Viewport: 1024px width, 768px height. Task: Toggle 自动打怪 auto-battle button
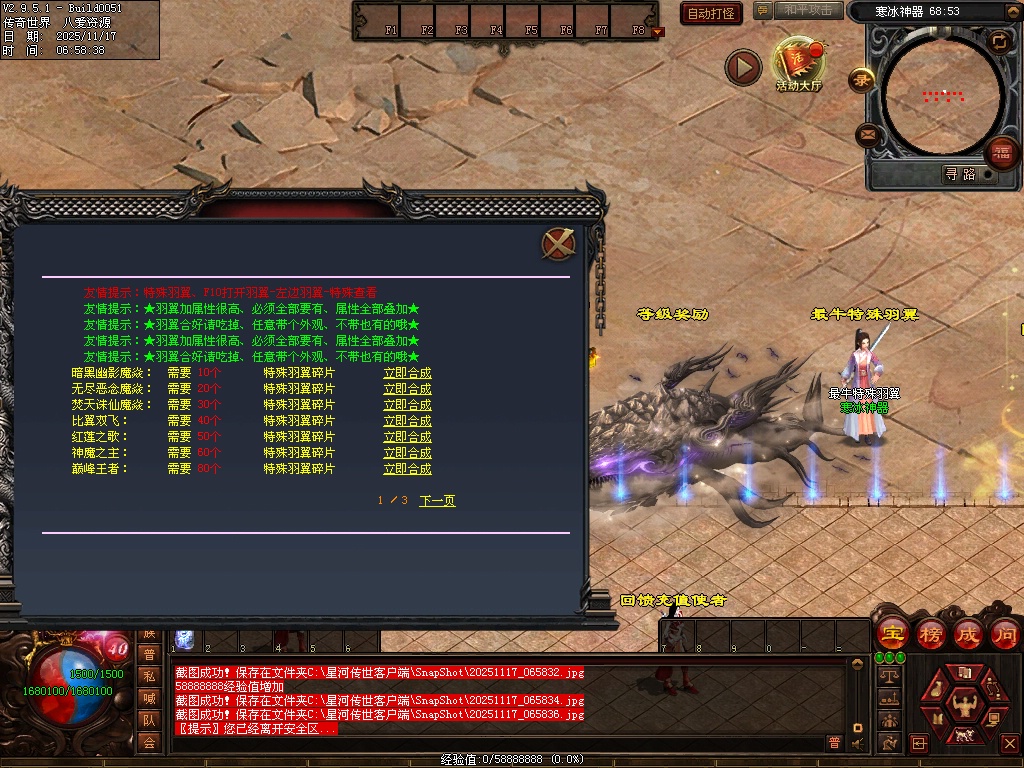pyautogui.click(x=711, y=13)
